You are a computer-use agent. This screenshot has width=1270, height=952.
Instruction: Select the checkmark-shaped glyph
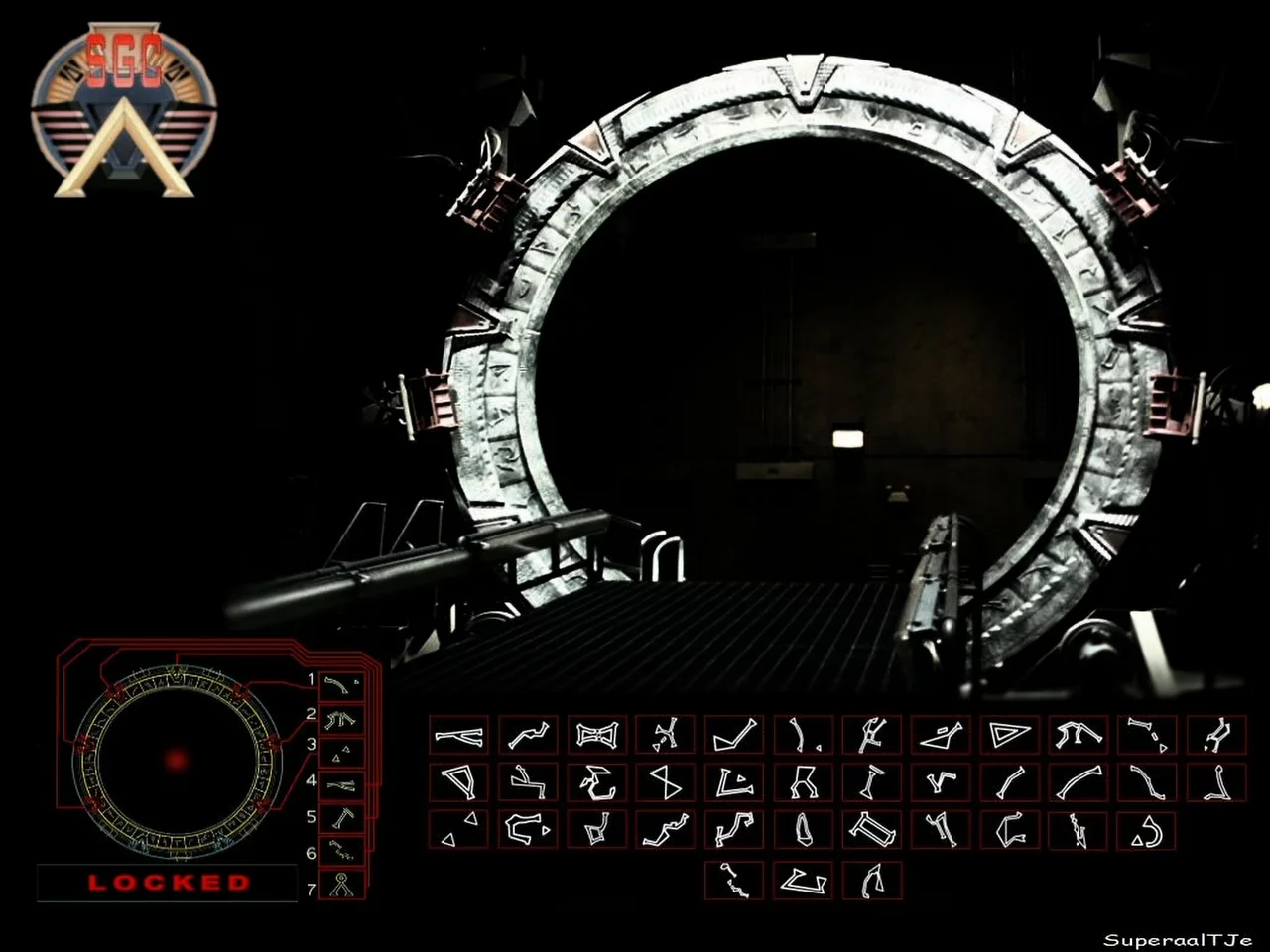[735, 735]
